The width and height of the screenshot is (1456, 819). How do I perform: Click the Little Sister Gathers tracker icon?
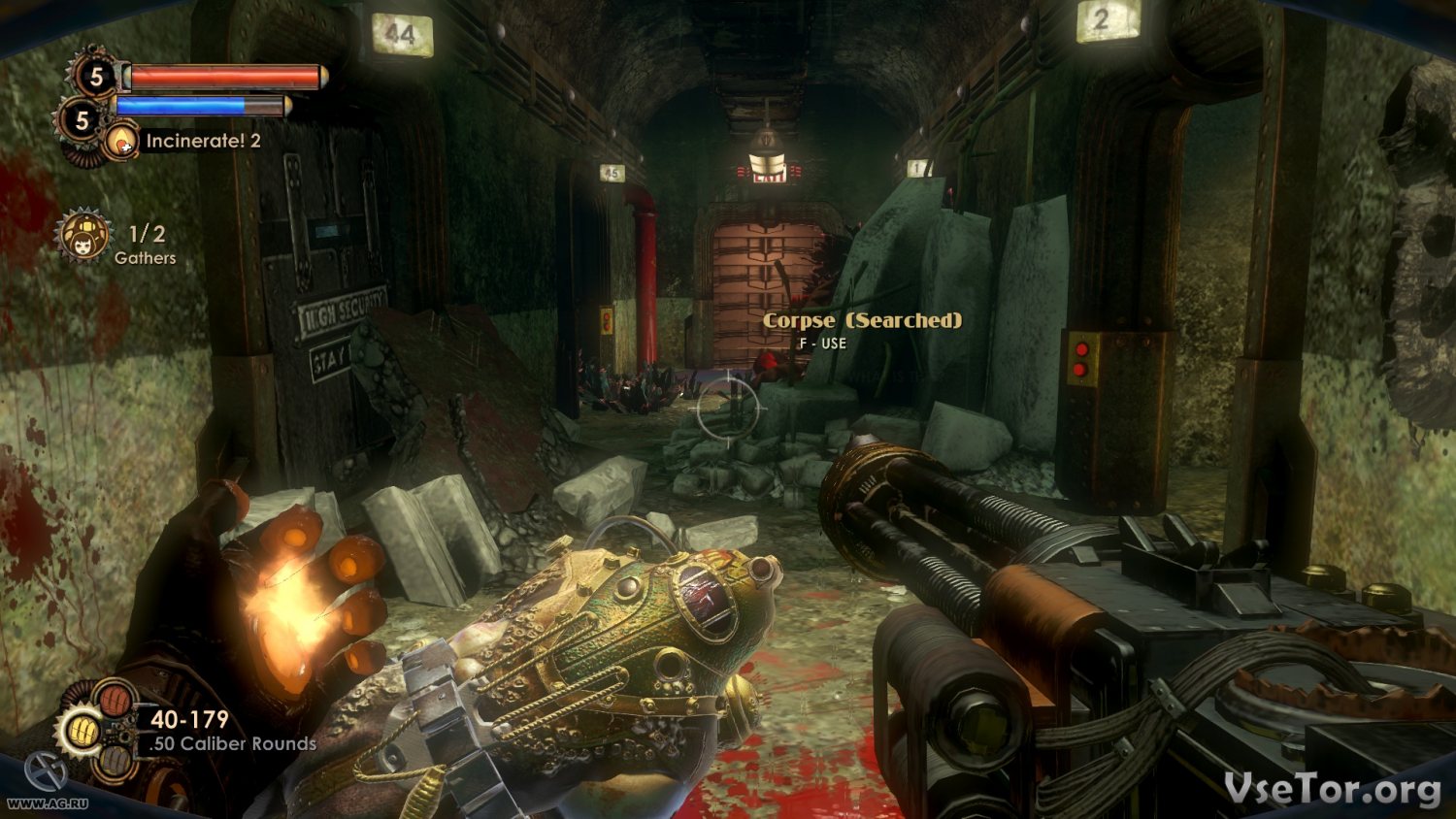click(83, 238)
